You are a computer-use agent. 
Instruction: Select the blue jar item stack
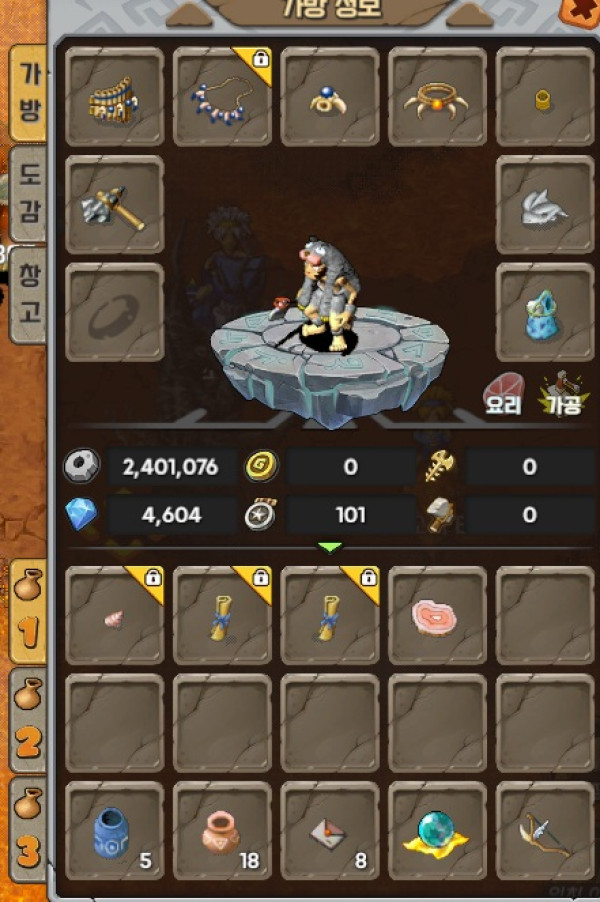coord(114,832)
